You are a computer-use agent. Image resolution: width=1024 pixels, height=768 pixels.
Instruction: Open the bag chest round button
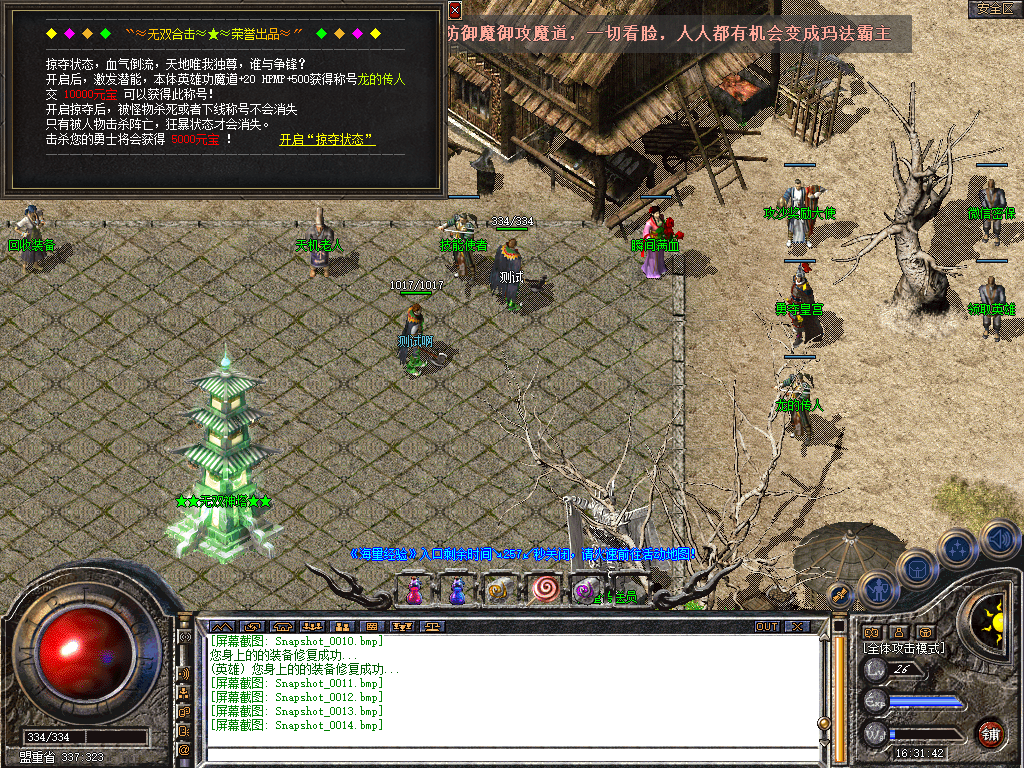pyautogui.click(x=916, y=568)
